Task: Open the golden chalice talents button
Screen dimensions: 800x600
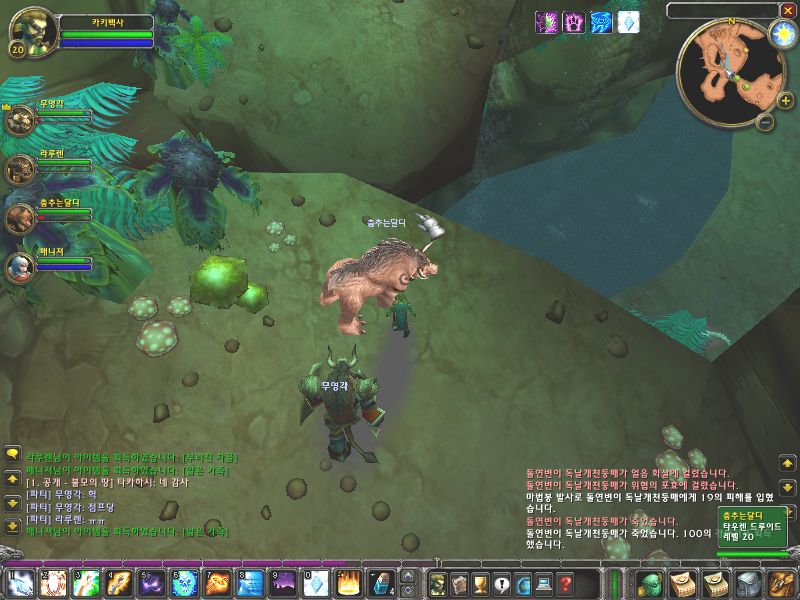Action: (479, 584)
